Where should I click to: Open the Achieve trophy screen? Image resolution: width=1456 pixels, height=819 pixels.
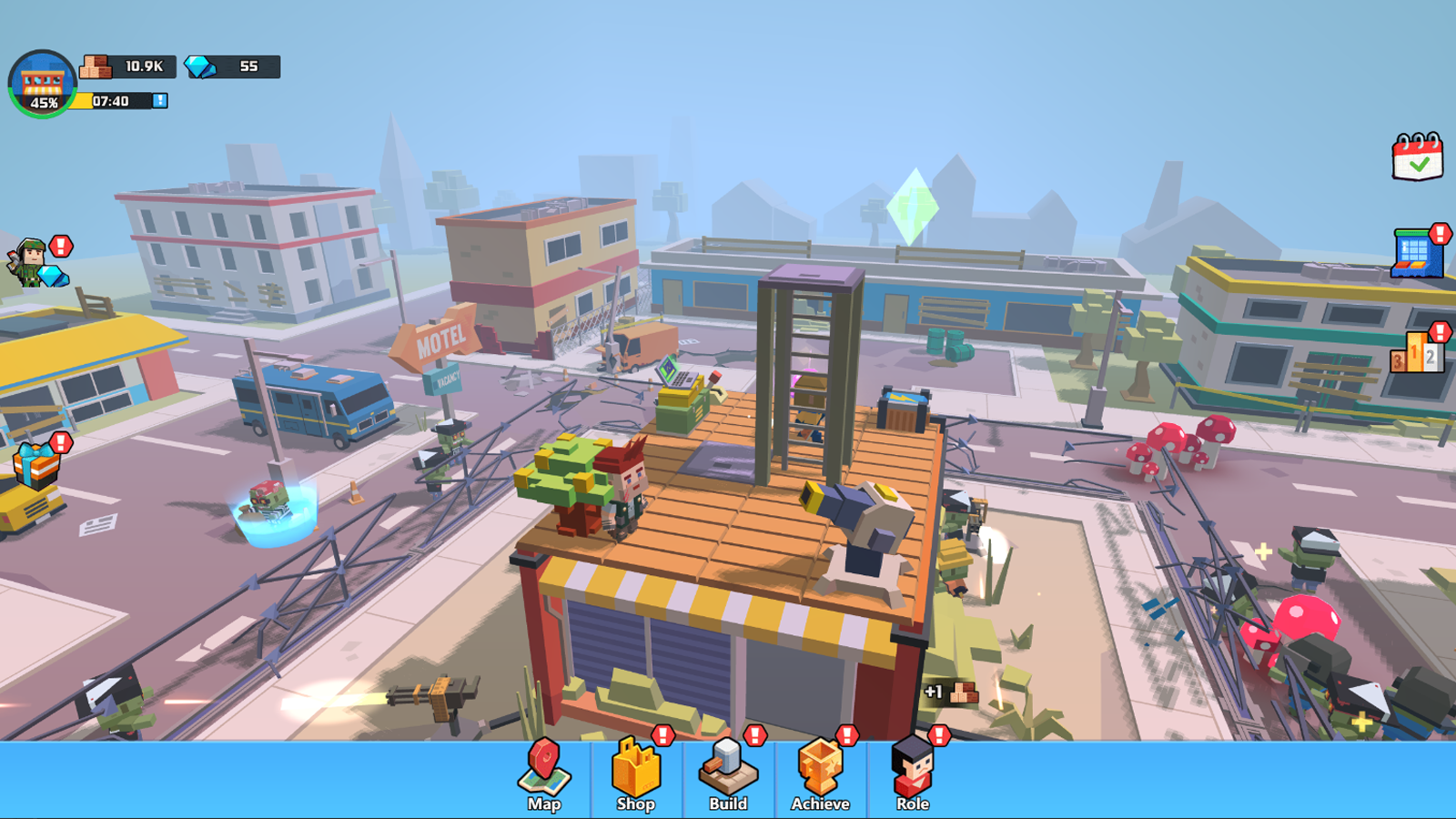point(822,778)
